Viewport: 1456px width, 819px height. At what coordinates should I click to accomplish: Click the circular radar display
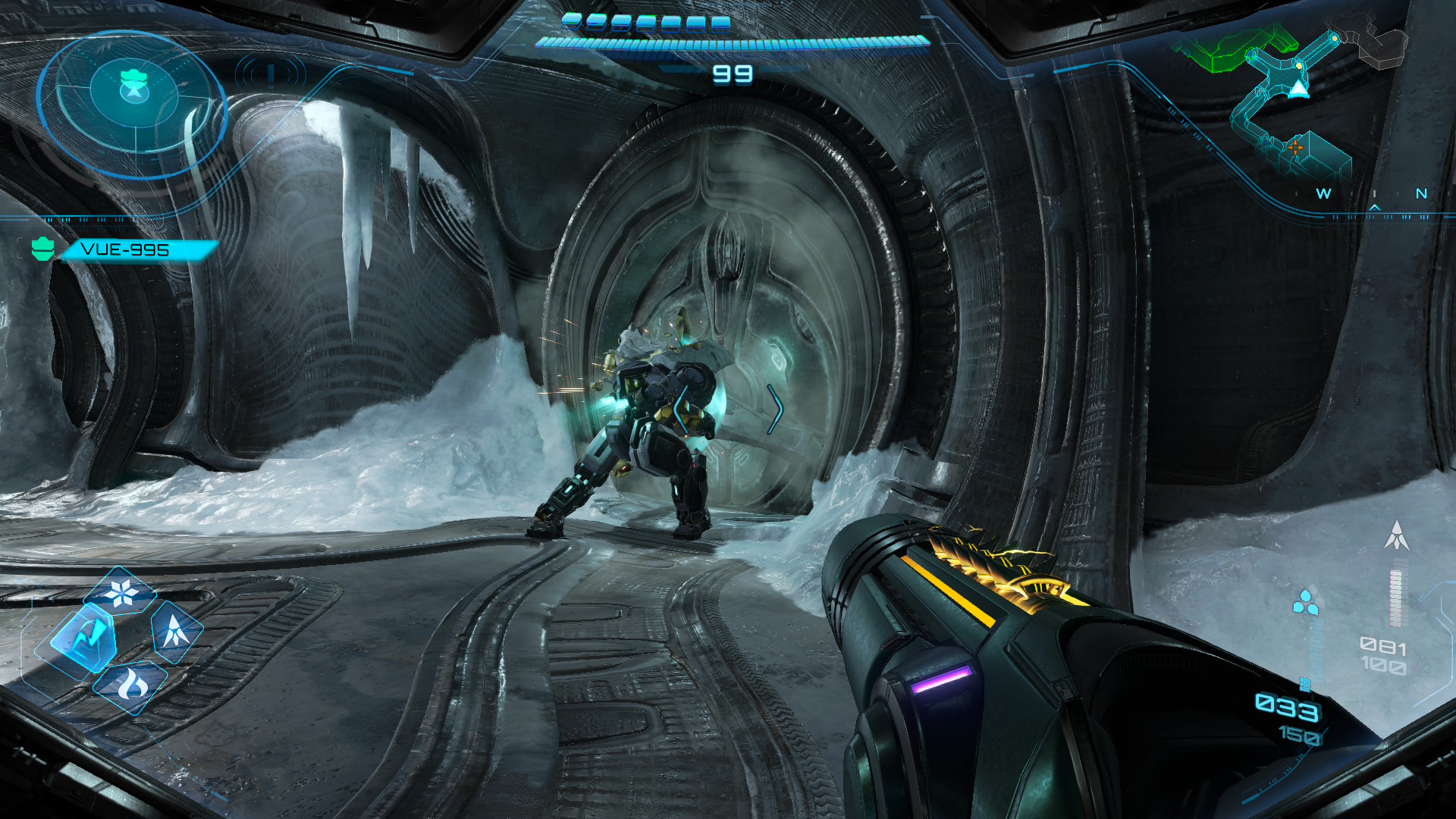tap(132, 104)
